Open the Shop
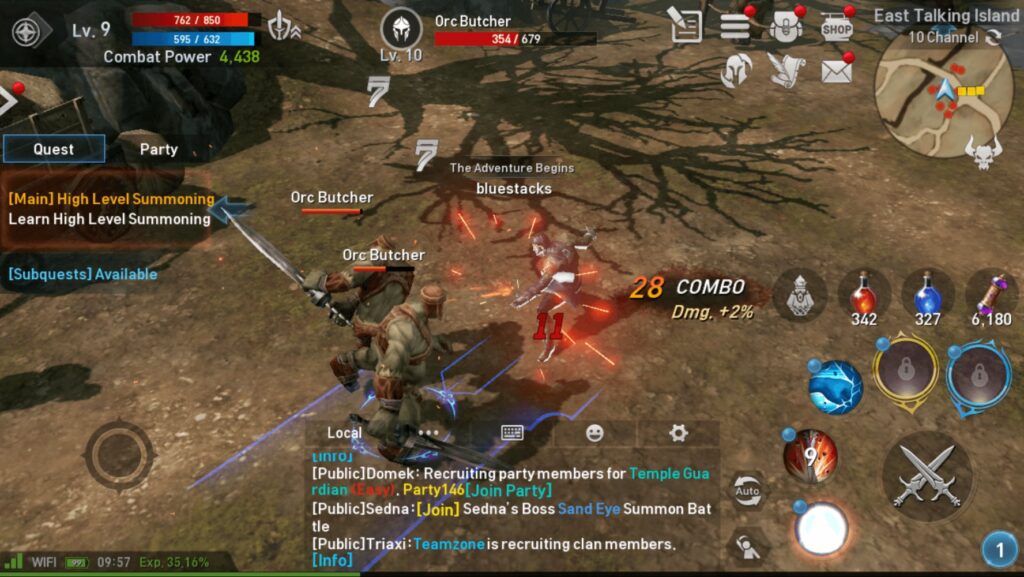 tap(836, 27)
